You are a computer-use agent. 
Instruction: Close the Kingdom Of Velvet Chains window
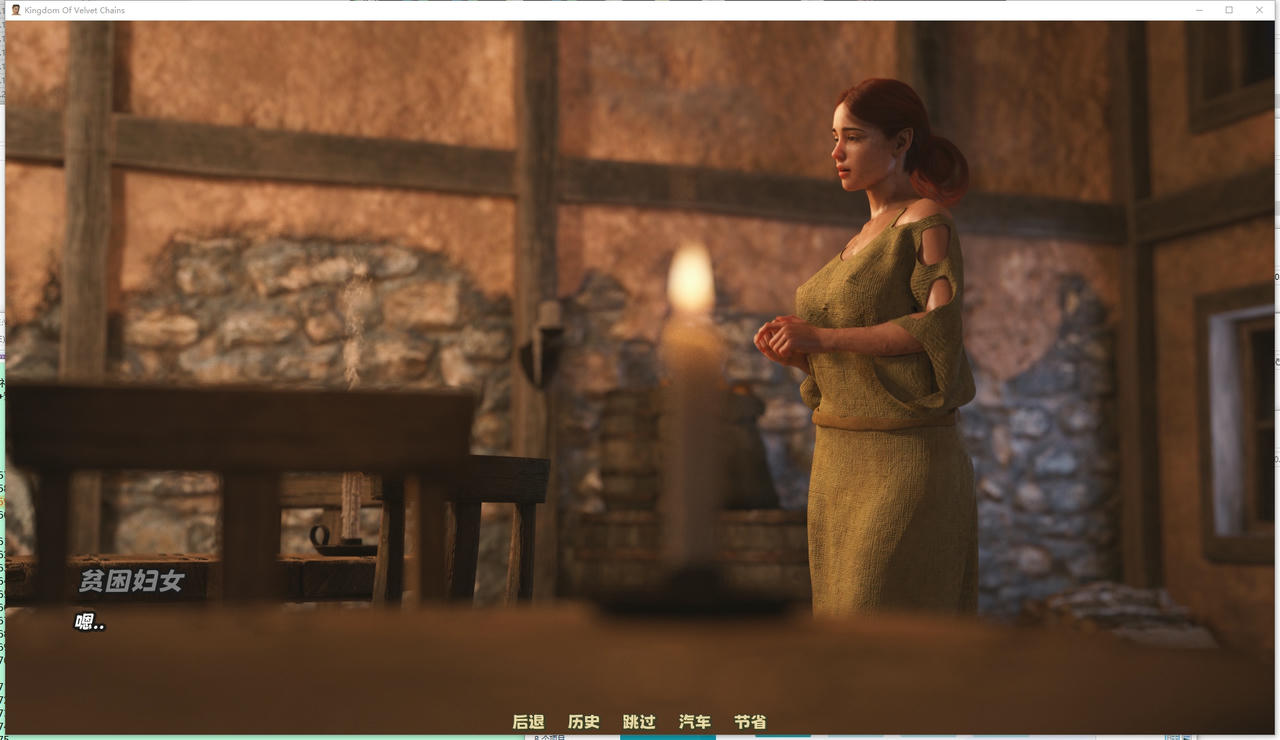pyautogui.click(x=1258, y=10)
